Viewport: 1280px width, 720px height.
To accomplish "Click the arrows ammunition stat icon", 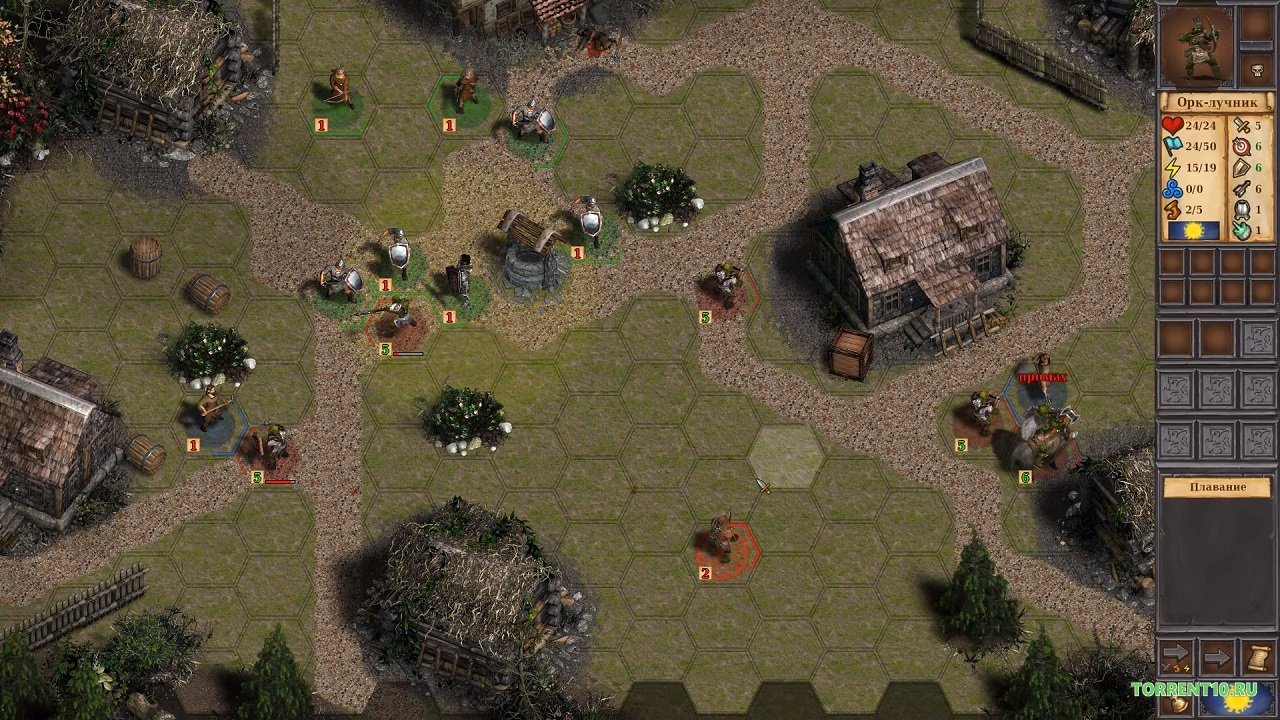I will point(1240,188).
